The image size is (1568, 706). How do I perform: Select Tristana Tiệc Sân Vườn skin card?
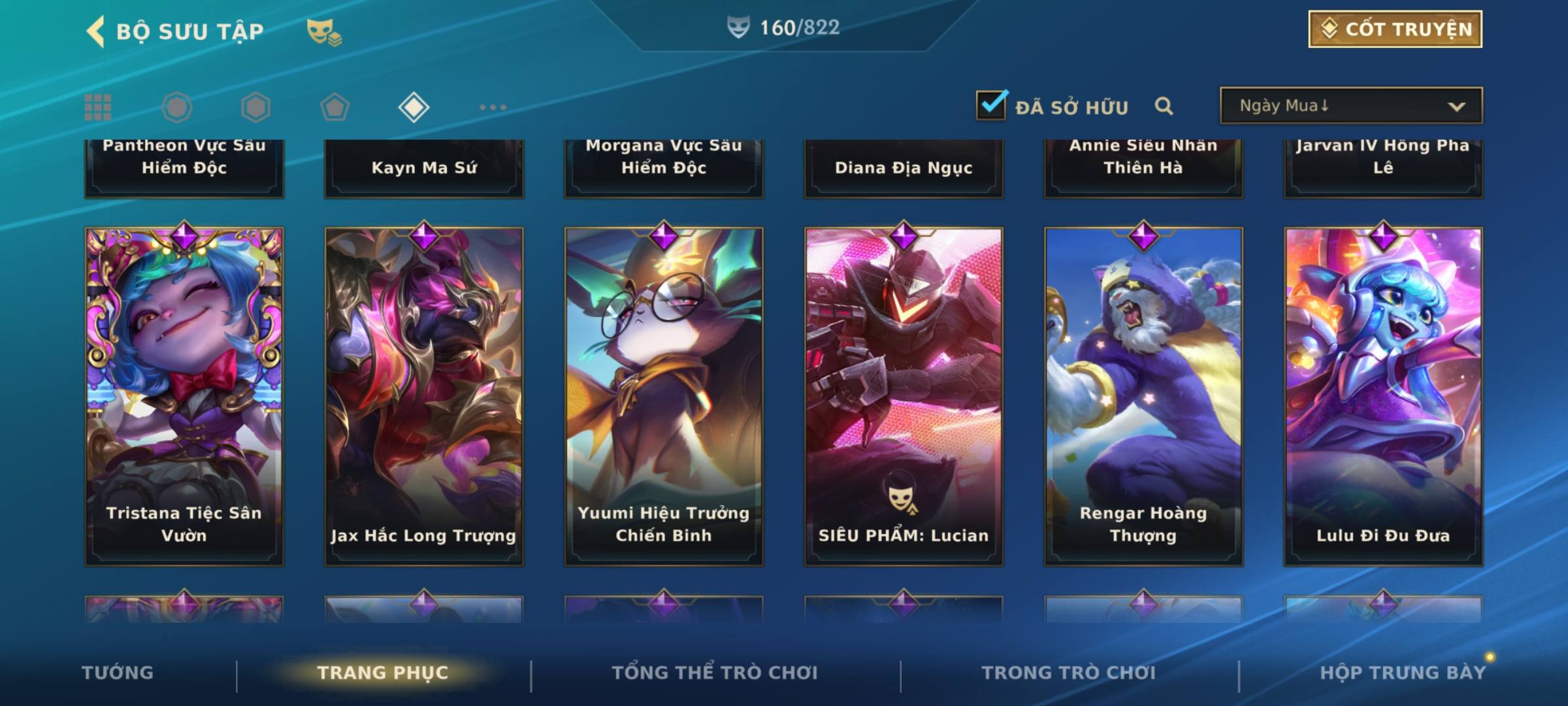[184, 395]
